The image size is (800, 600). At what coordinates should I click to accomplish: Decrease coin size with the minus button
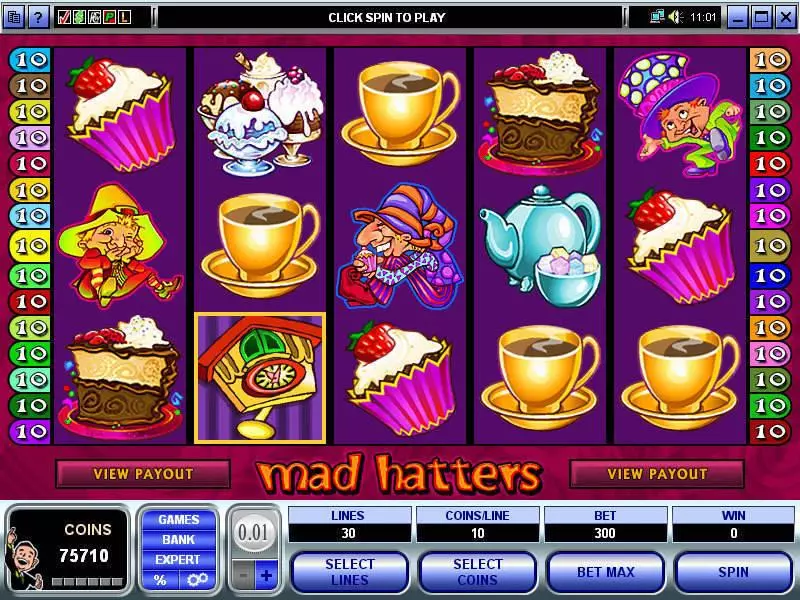pyautogui.click(x=241, y=577)
